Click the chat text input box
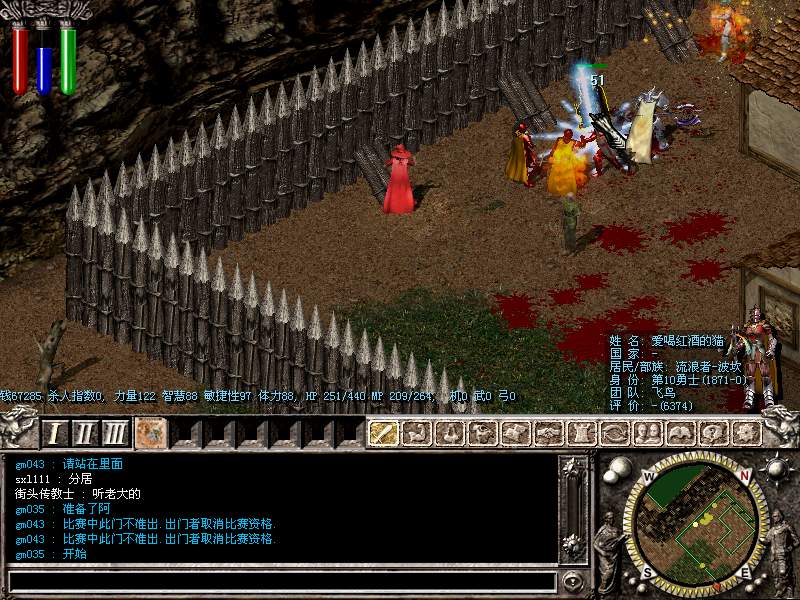Viewport: 800px width, 600px height. pyautogui.click(x=282, y=581)
